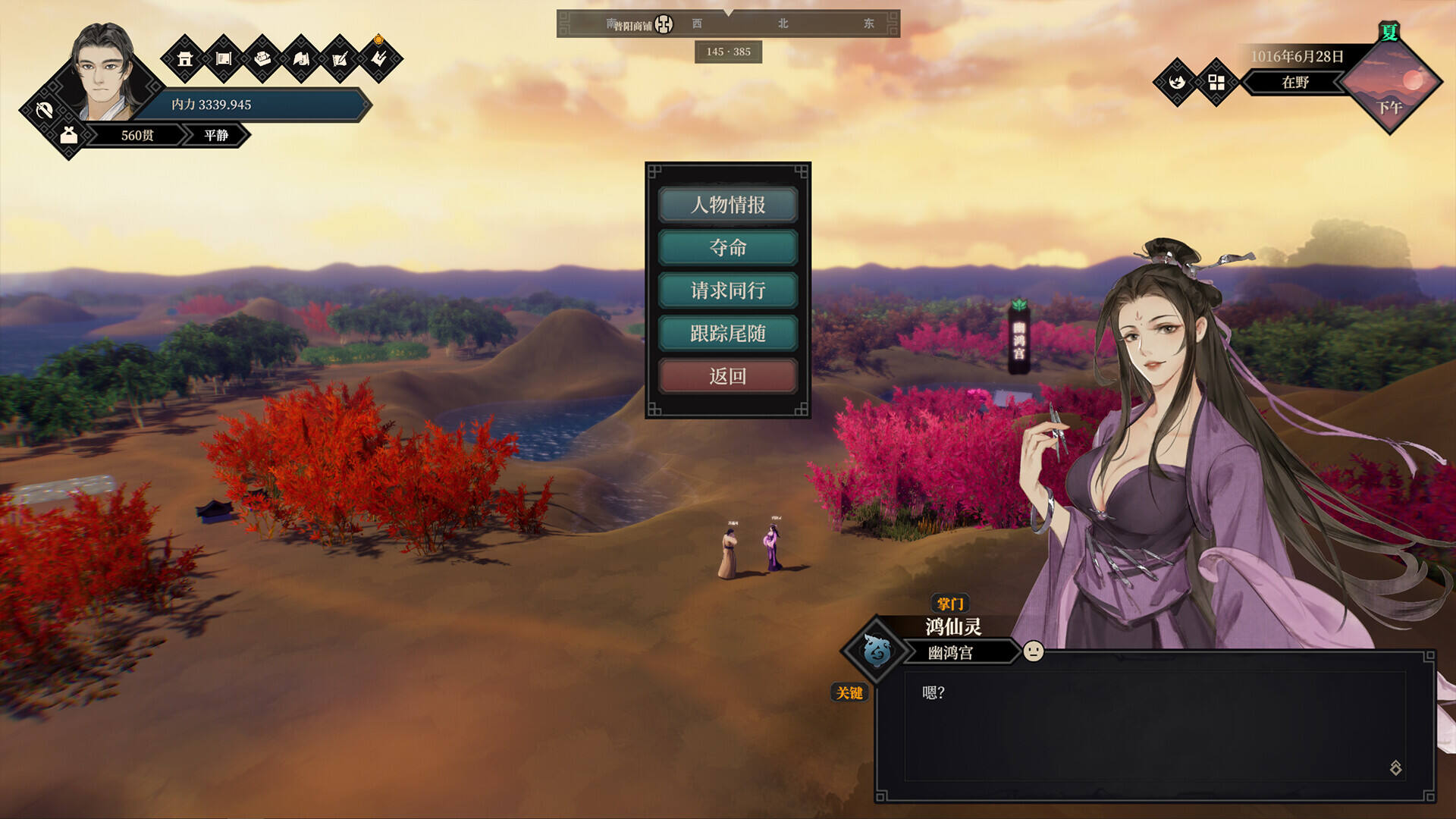1456x819 pixels.
Task: Pick 请求同行 to request travelling together
Action: [x=727, y=290]
